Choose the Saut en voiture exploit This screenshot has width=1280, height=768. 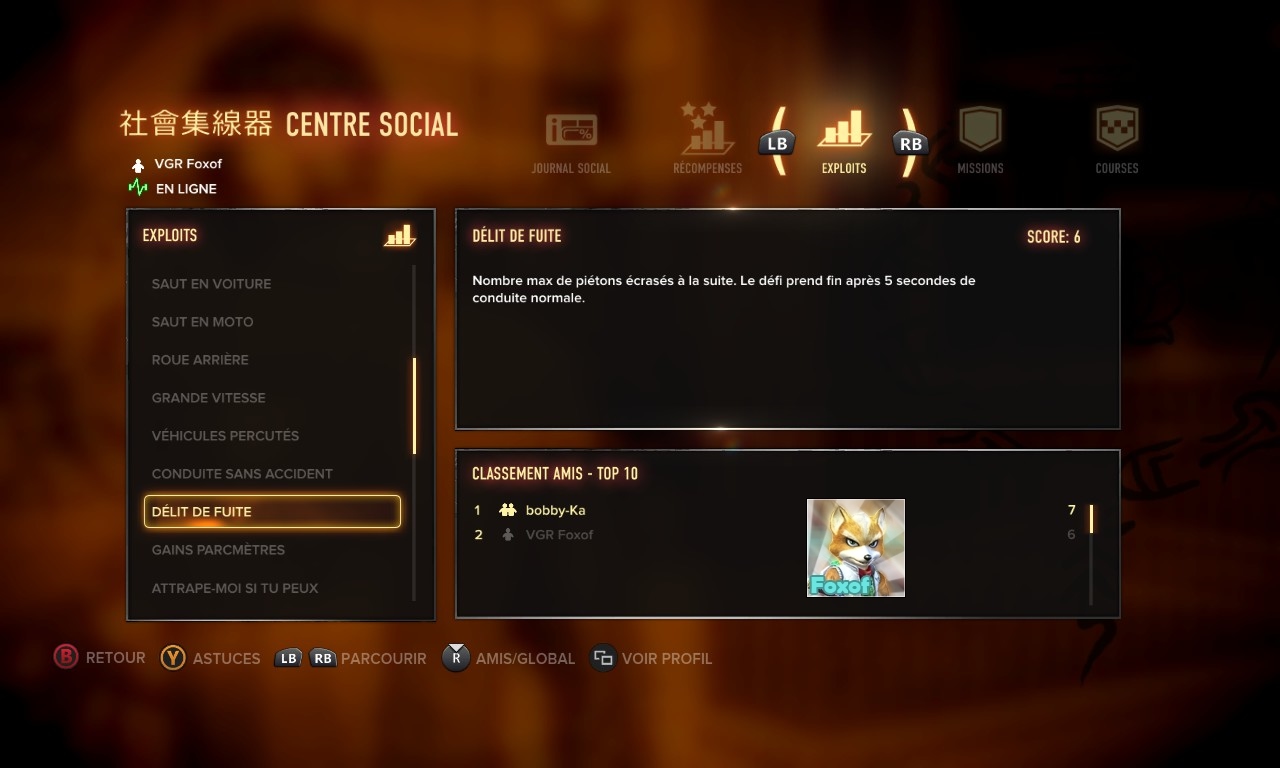[x=211, y=284]
